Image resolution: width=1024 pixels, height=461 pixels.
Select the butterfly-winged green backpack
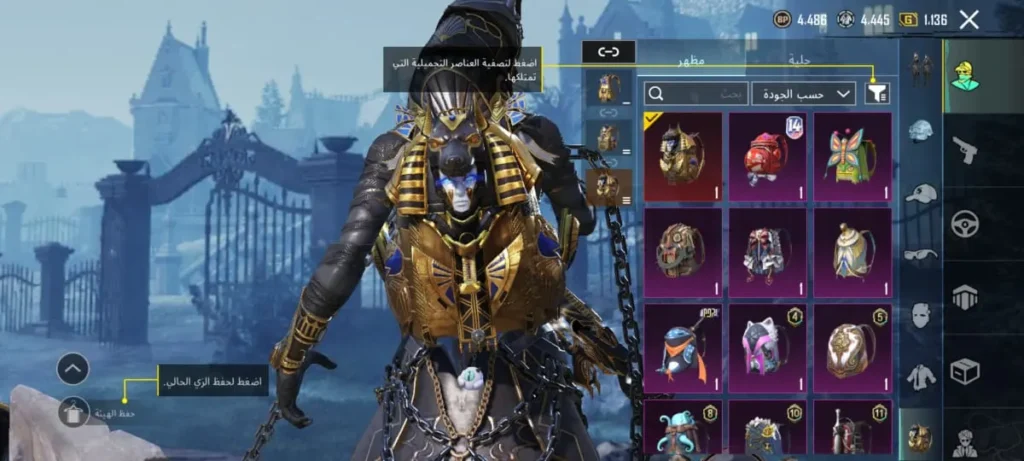pos(852,156)
